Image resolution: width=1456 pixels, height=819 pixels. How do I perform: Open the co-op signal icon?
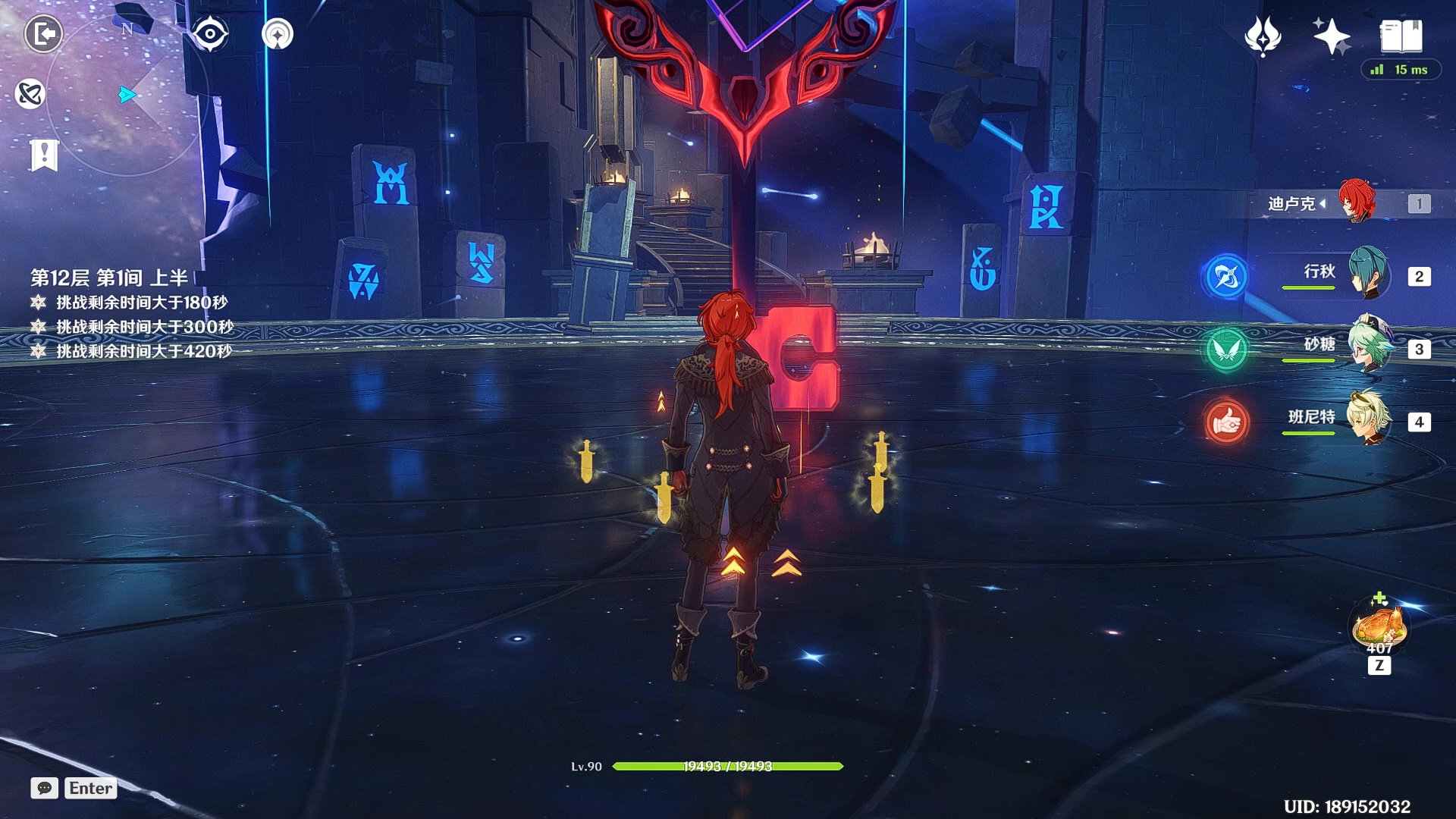tap(278, 34)
